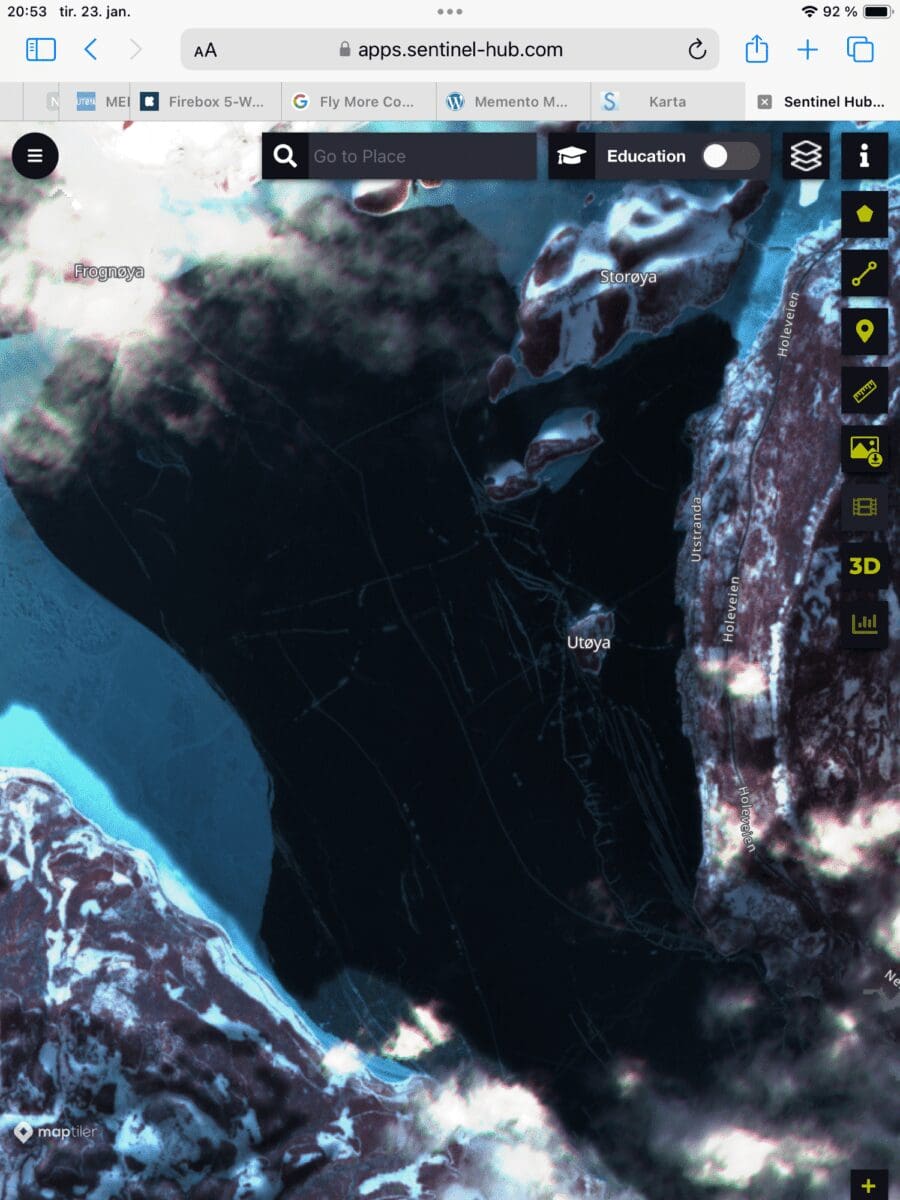Zoom in with the plus button
This screenshot has width=900, height=1200.
click(868, 1186)
